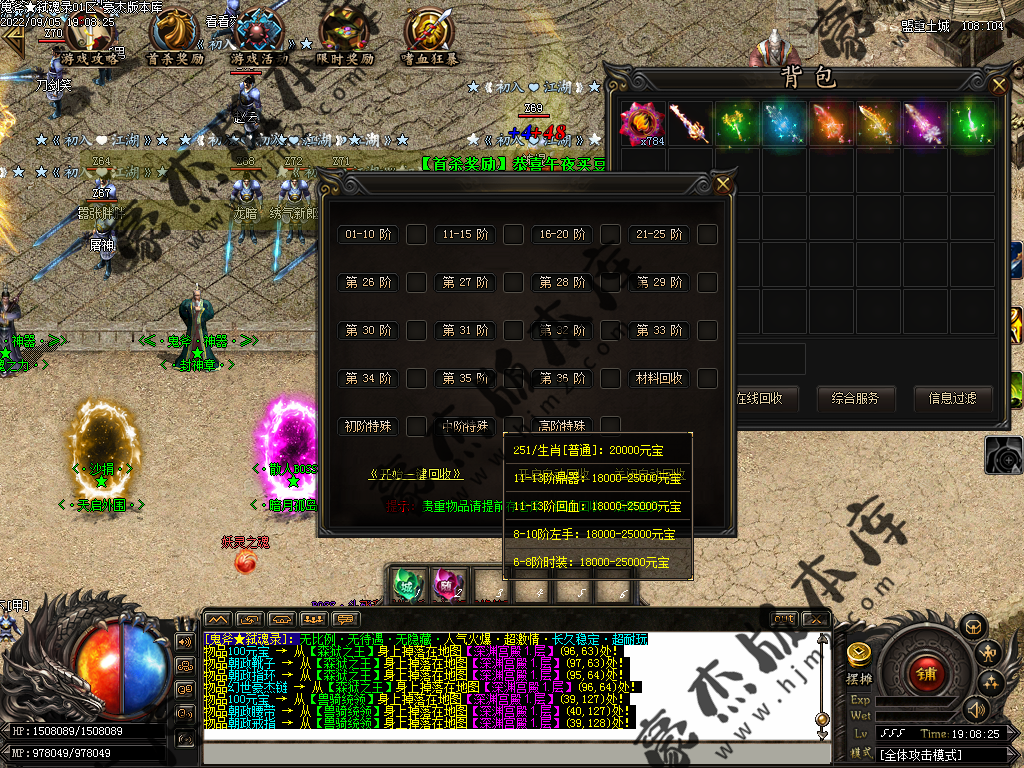Choose the 材料回收 material recycle button

659,379
